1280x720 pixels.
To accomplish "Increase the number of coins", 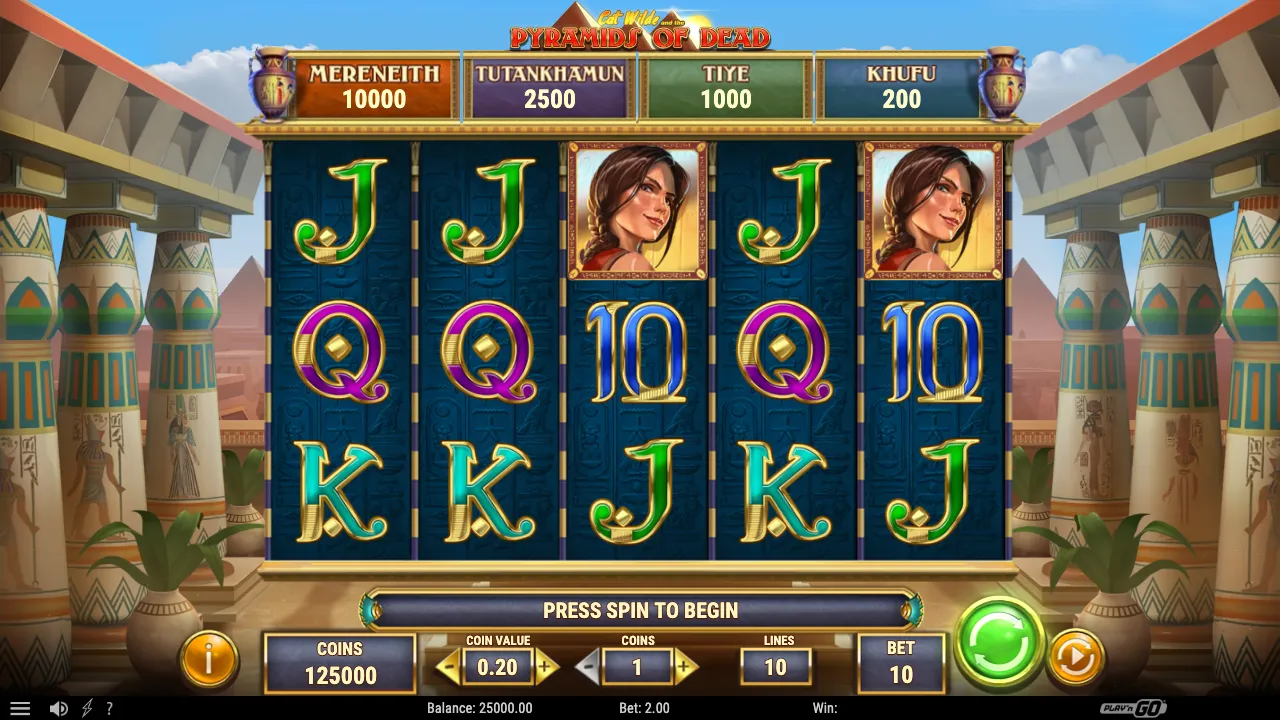I will [685, 666].
